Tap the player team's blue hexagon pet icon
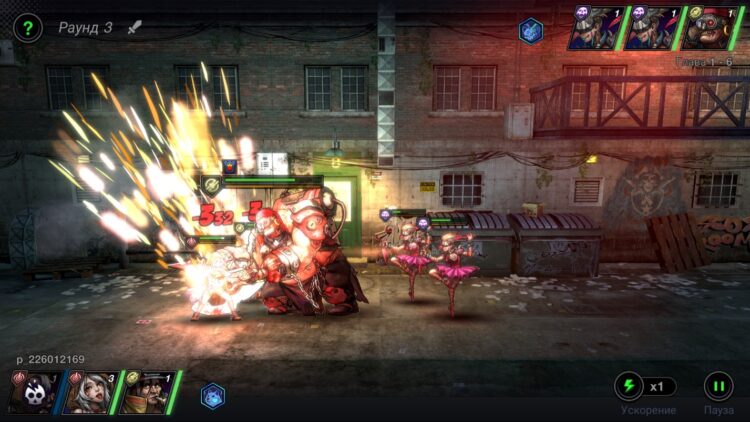Image resolution: width=750 pixels, height=422 pixels. 213,396
